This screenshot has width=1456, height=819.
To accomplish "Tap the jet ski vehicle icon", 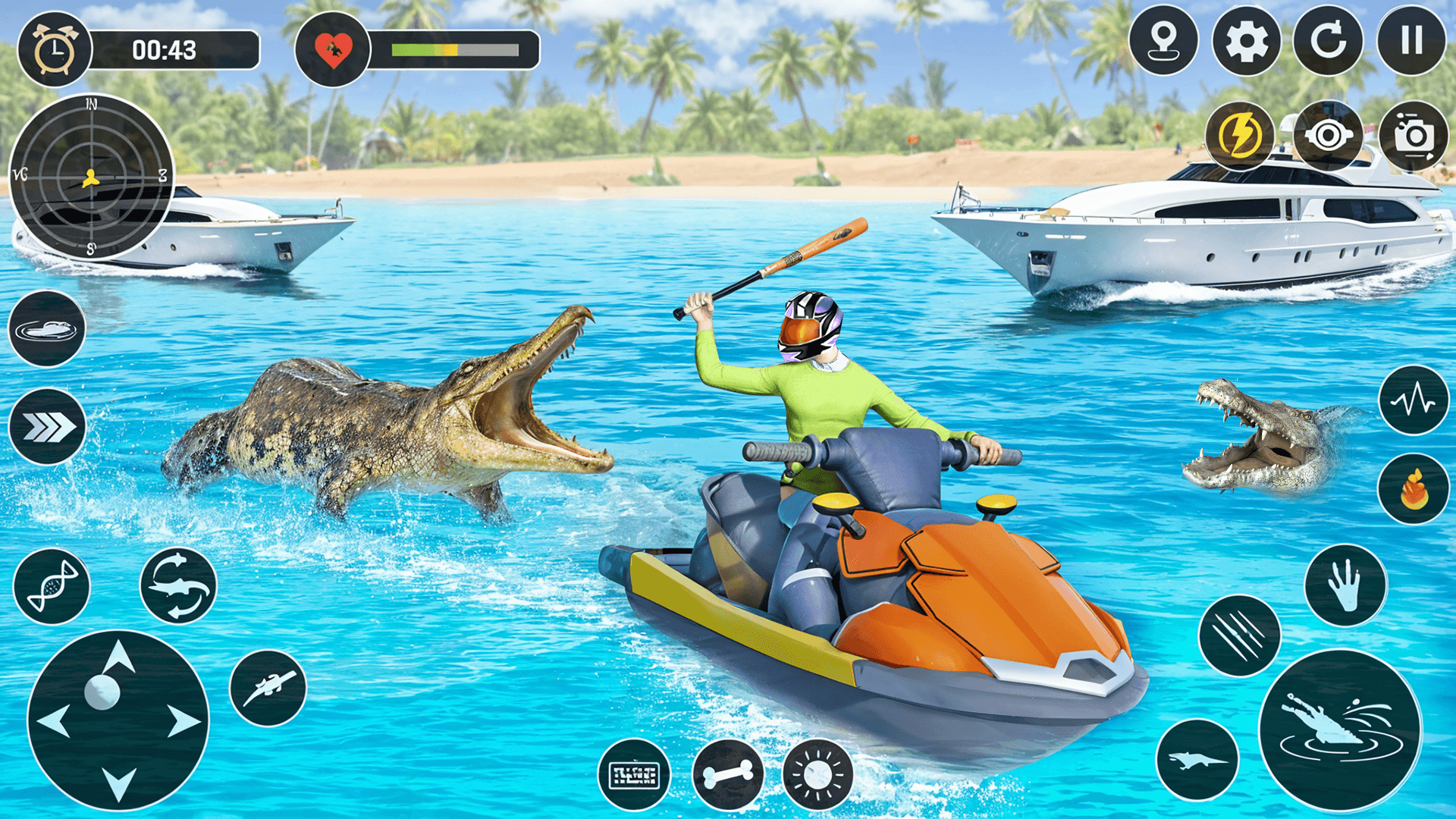I will (x=47, y=329).
